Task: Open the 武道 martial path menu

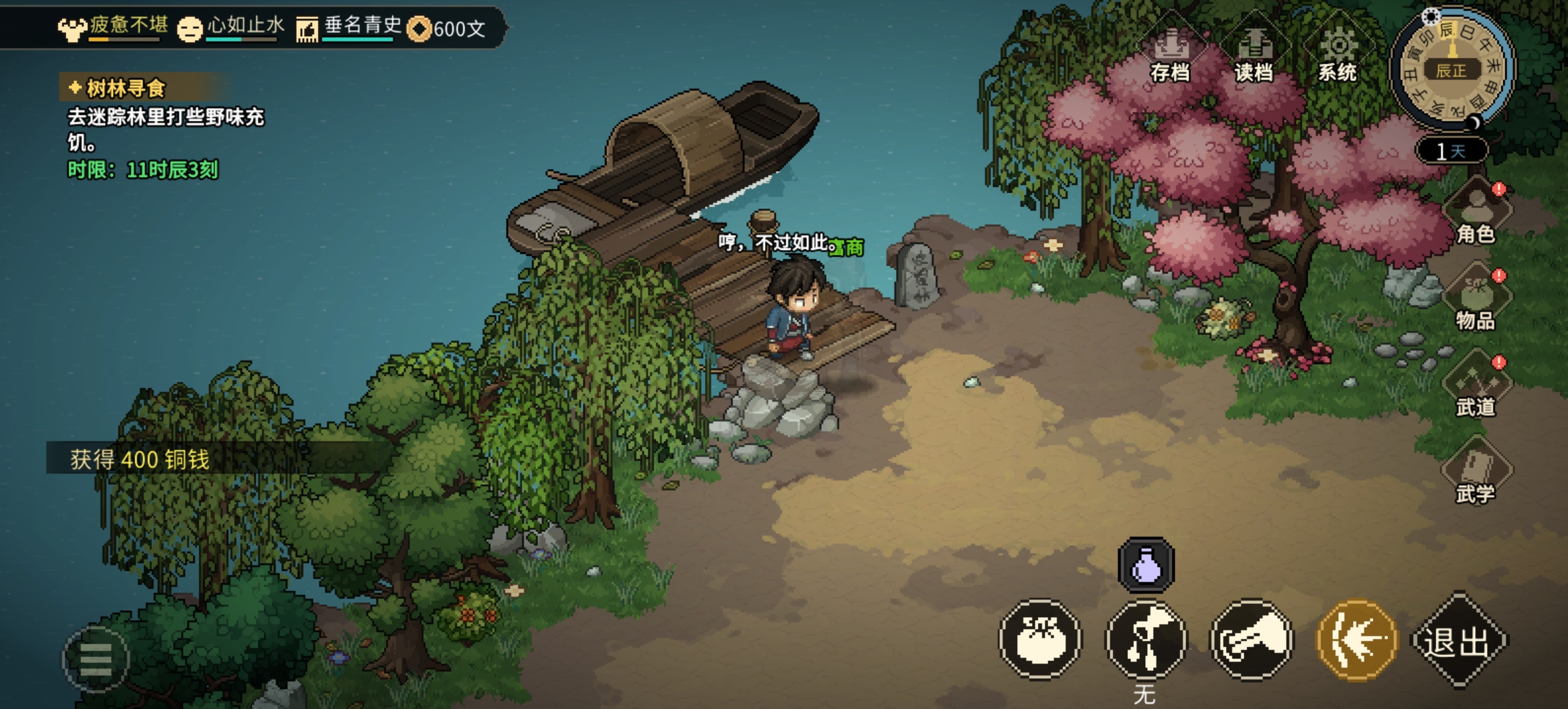Action: (x=1476, y=387)
